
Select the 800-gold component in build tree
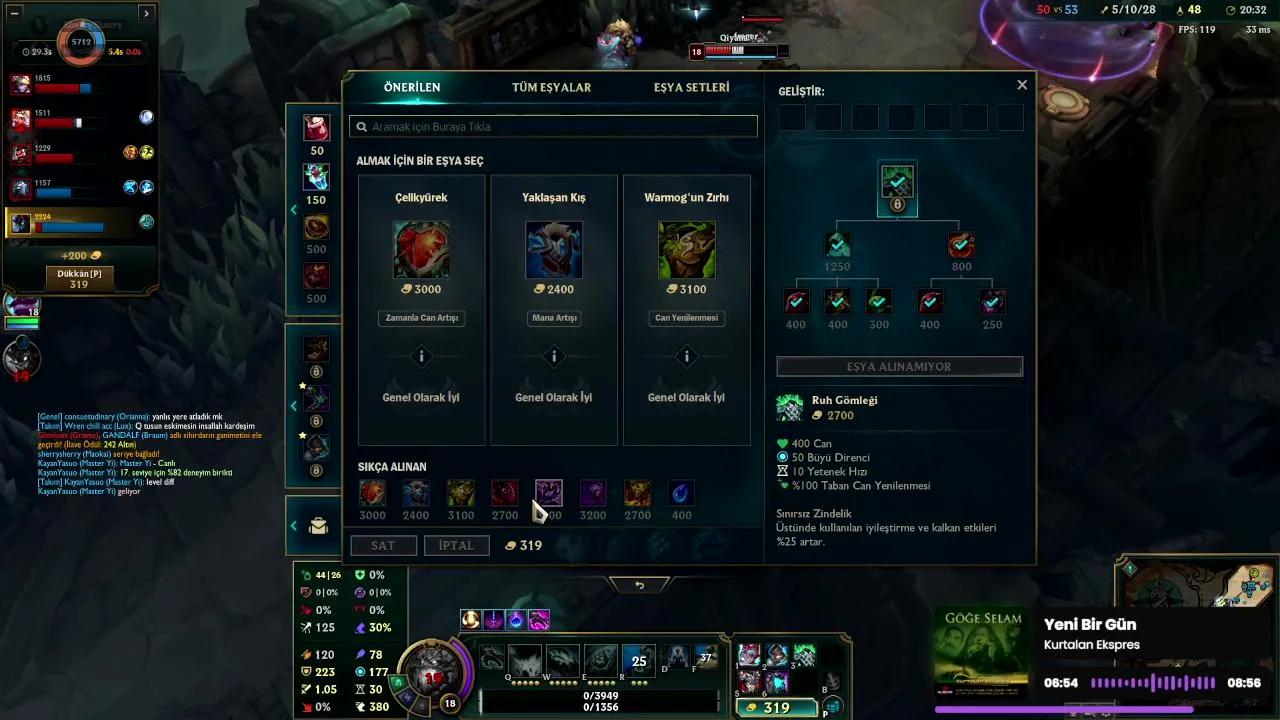[x=961, y=245]
